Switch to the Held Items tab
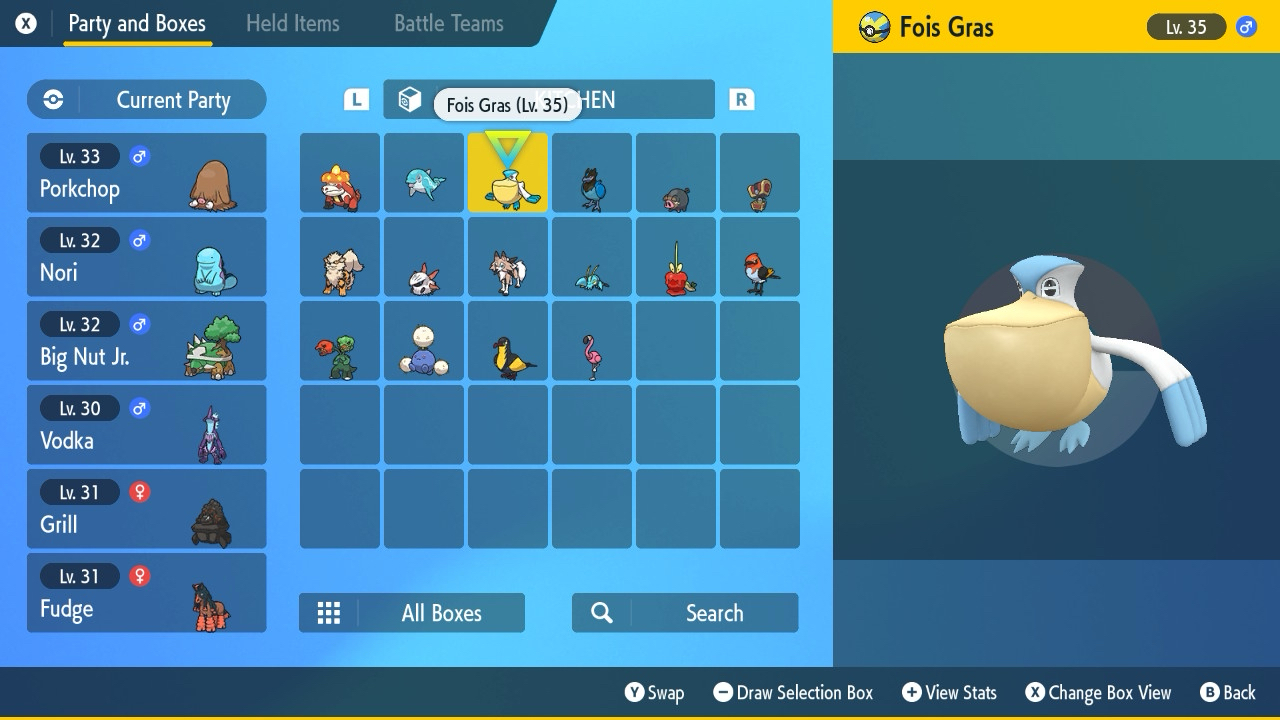 coord(292,23)
